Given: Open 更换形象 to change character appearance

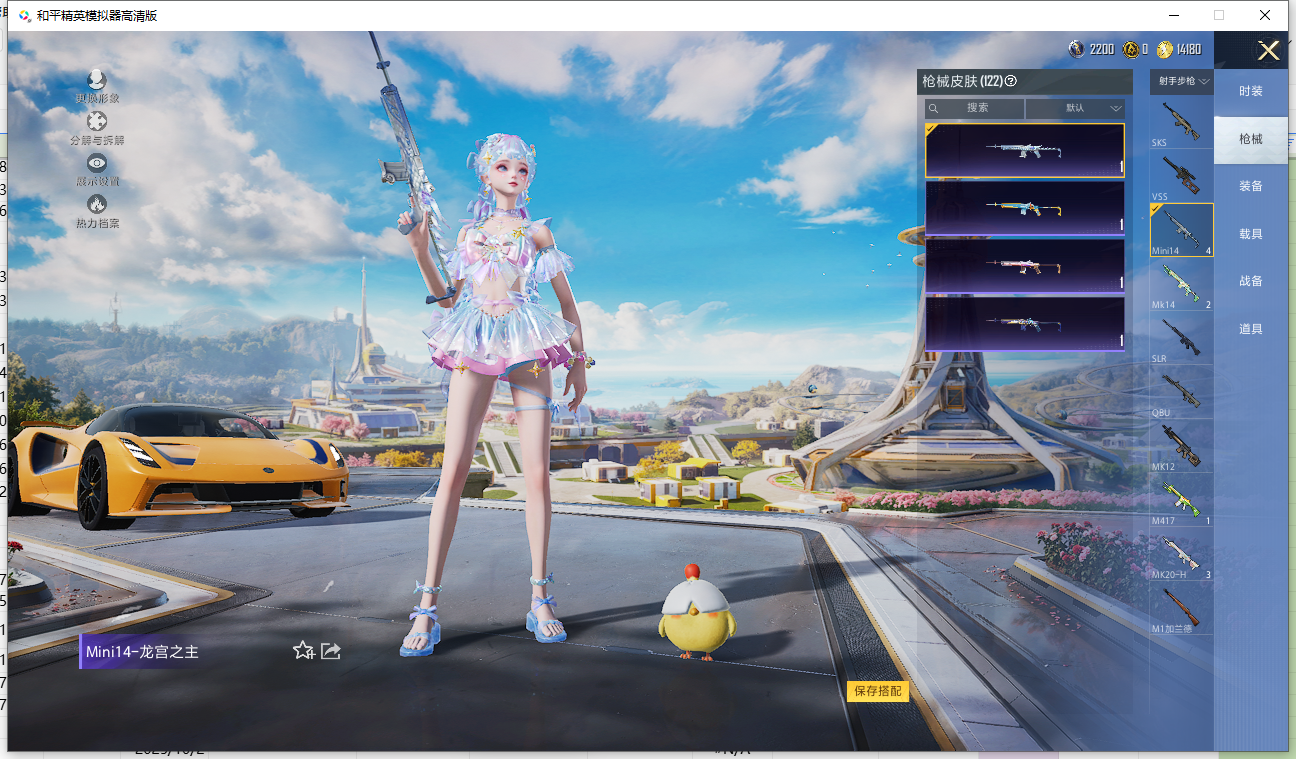Looking at the screenshot, I should pyautogui.click(x=97, y=86).
